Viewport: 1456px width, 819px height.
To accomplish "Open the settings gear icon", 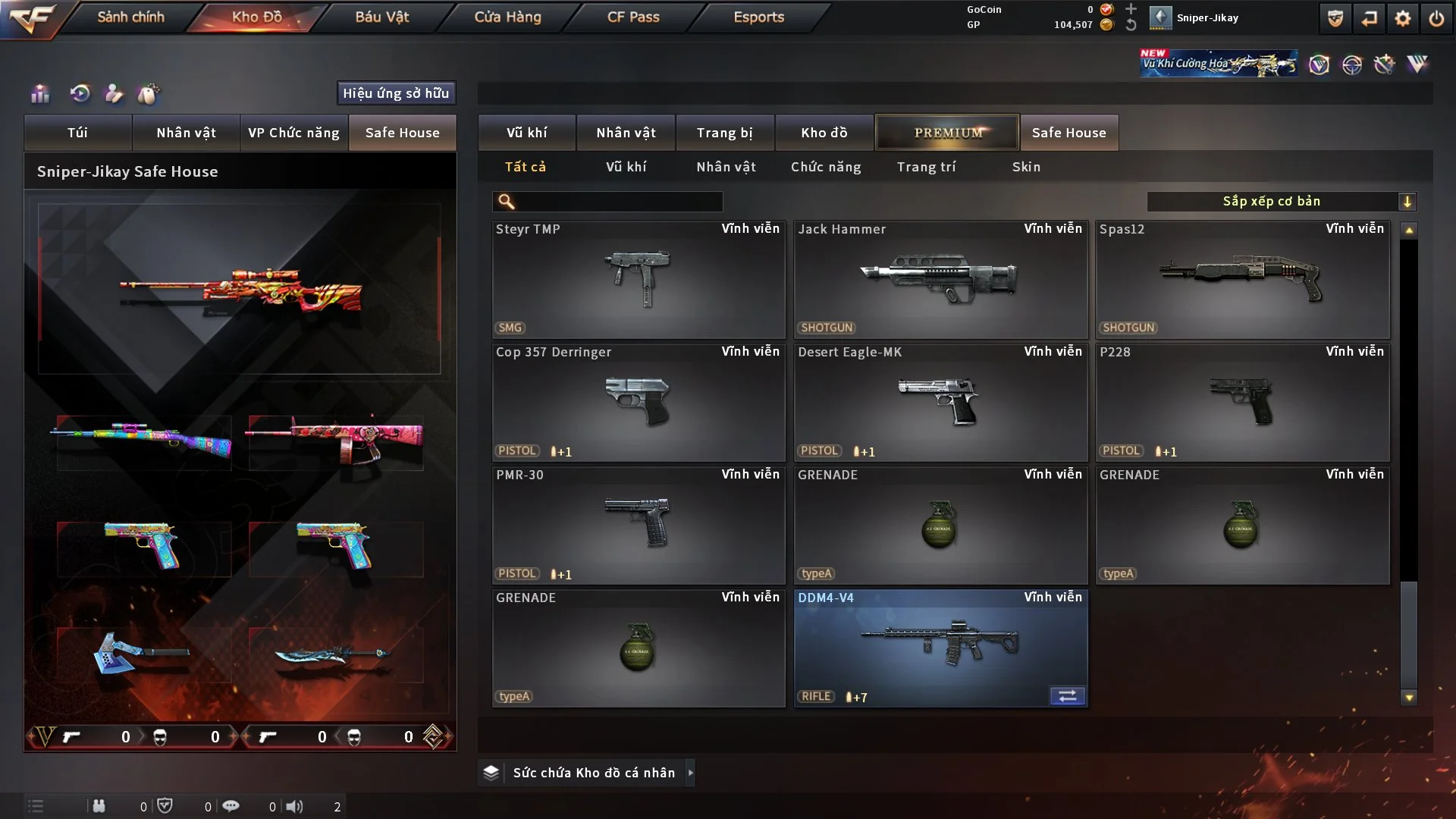I will tap(1403, 18).
